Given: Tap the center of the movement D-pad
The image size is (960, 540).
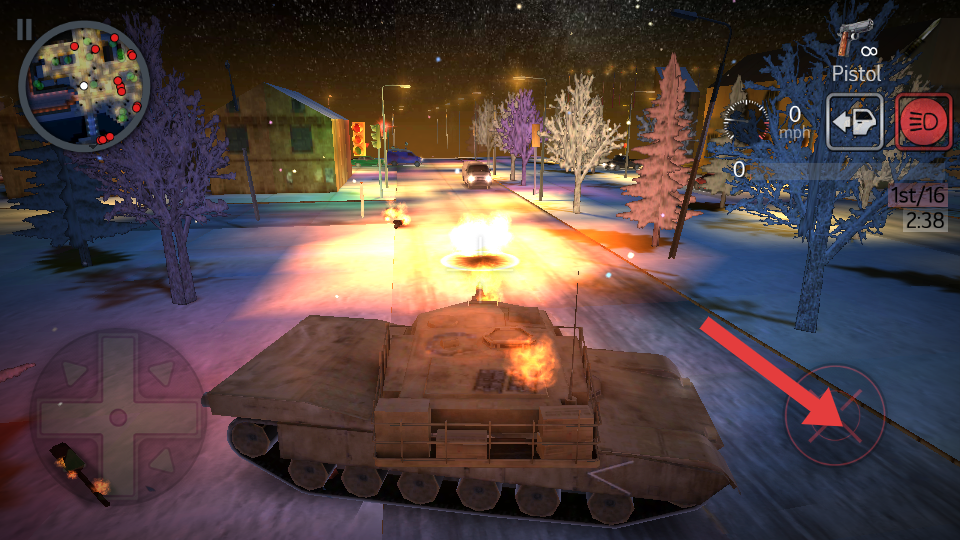Looking at the screenshot, I should coord(118,415).
